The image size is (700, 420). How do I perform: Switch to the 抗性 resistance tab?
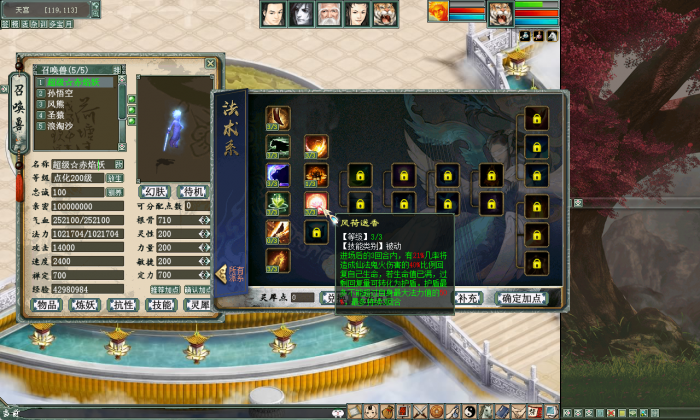124,305
